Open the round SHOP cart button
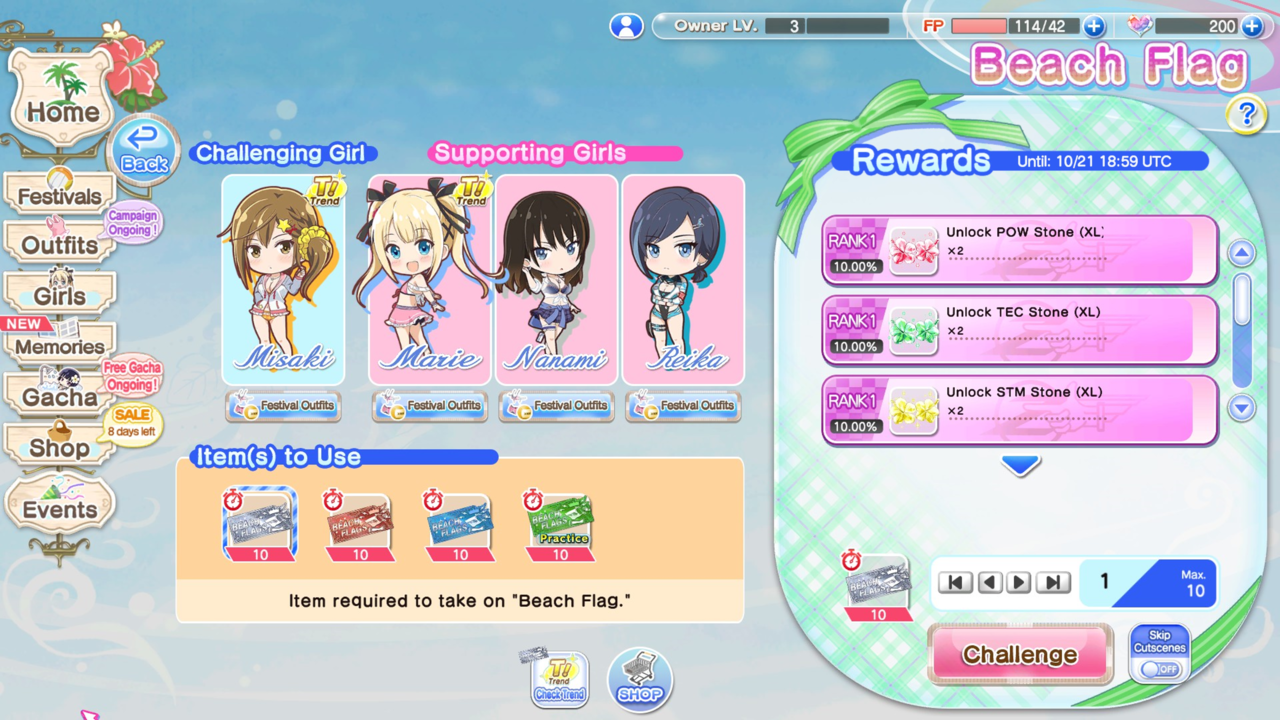 point(640,680)
